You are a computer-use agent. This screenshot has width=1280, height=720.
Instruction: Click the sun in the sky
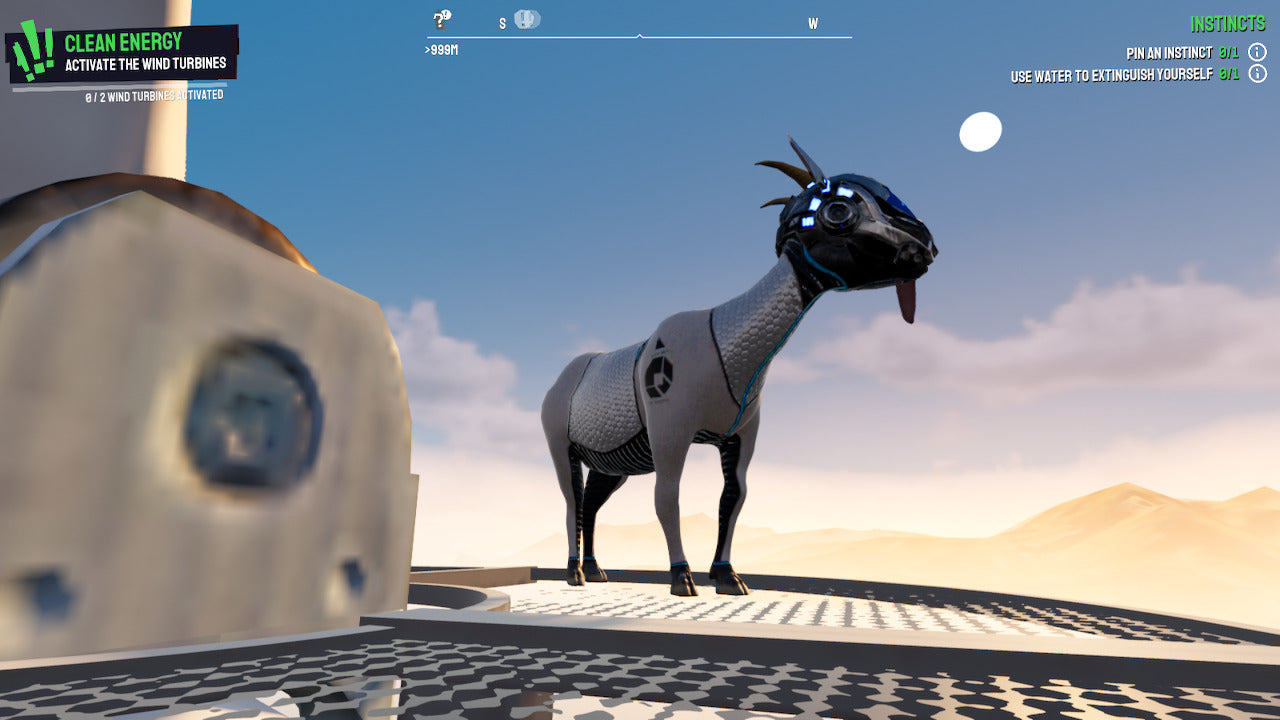tap(980, 130)
